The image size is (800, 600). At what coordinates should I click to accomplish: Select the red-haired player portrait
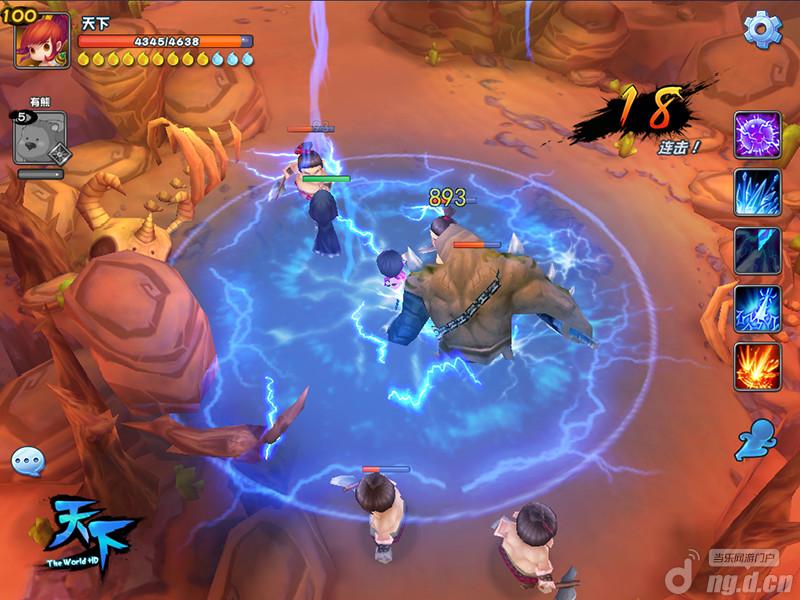[x=42, y=40]
